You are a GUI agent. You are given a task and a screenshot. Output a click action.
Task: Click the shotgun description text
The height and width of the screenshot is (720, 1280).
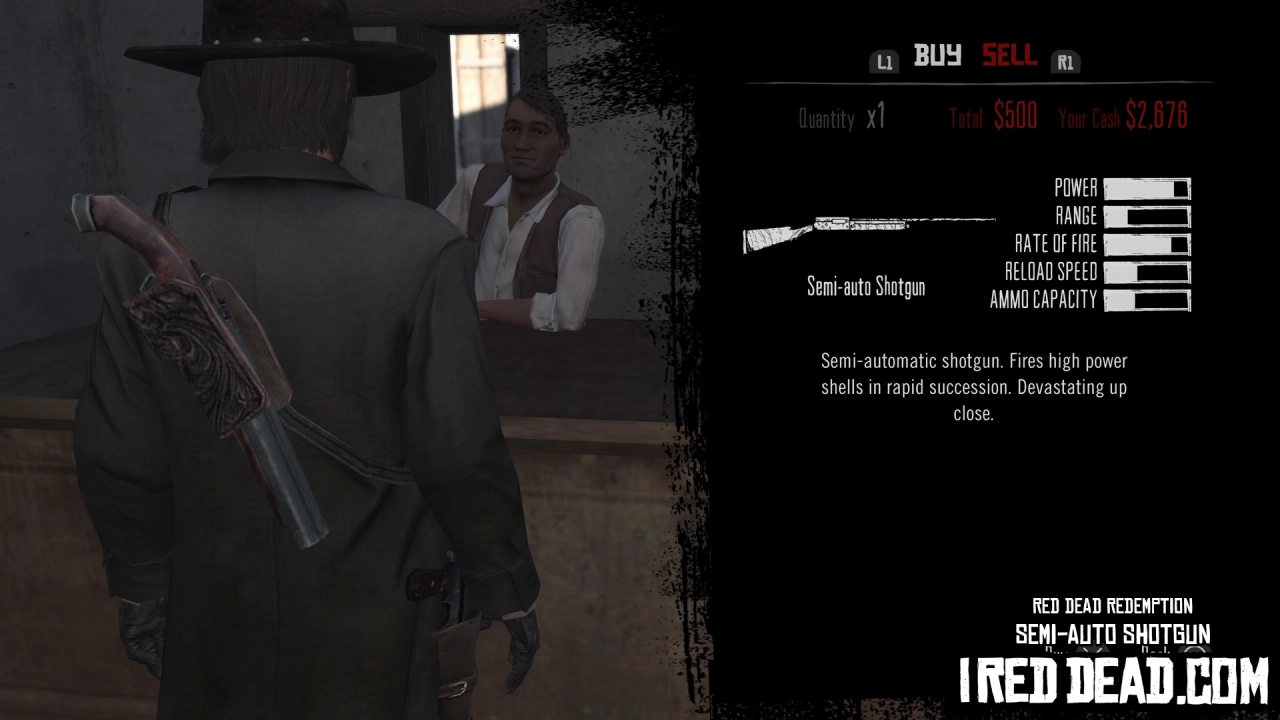click(x=973, y=387)
